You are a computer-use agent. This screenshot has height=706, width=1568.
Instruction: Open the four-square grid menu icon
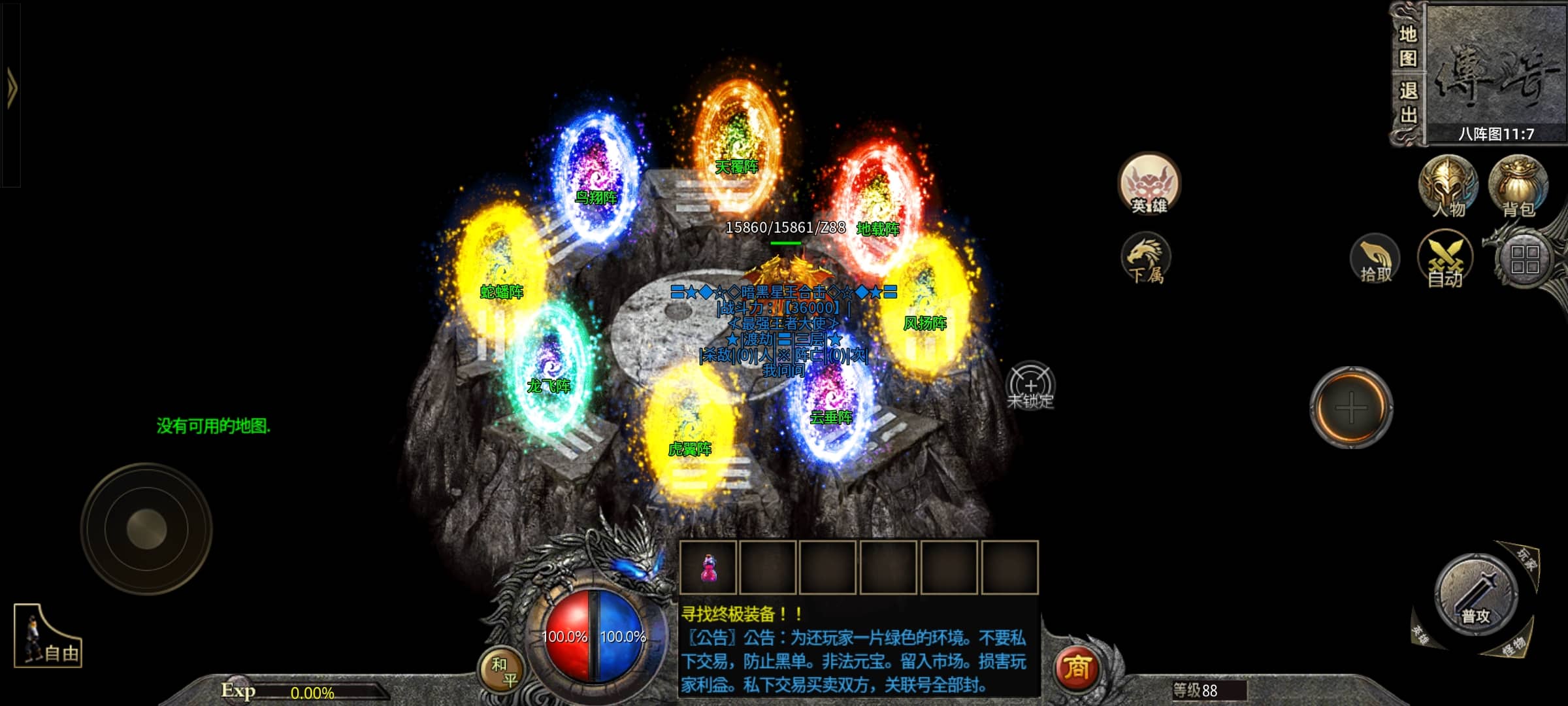point(1525,260)
